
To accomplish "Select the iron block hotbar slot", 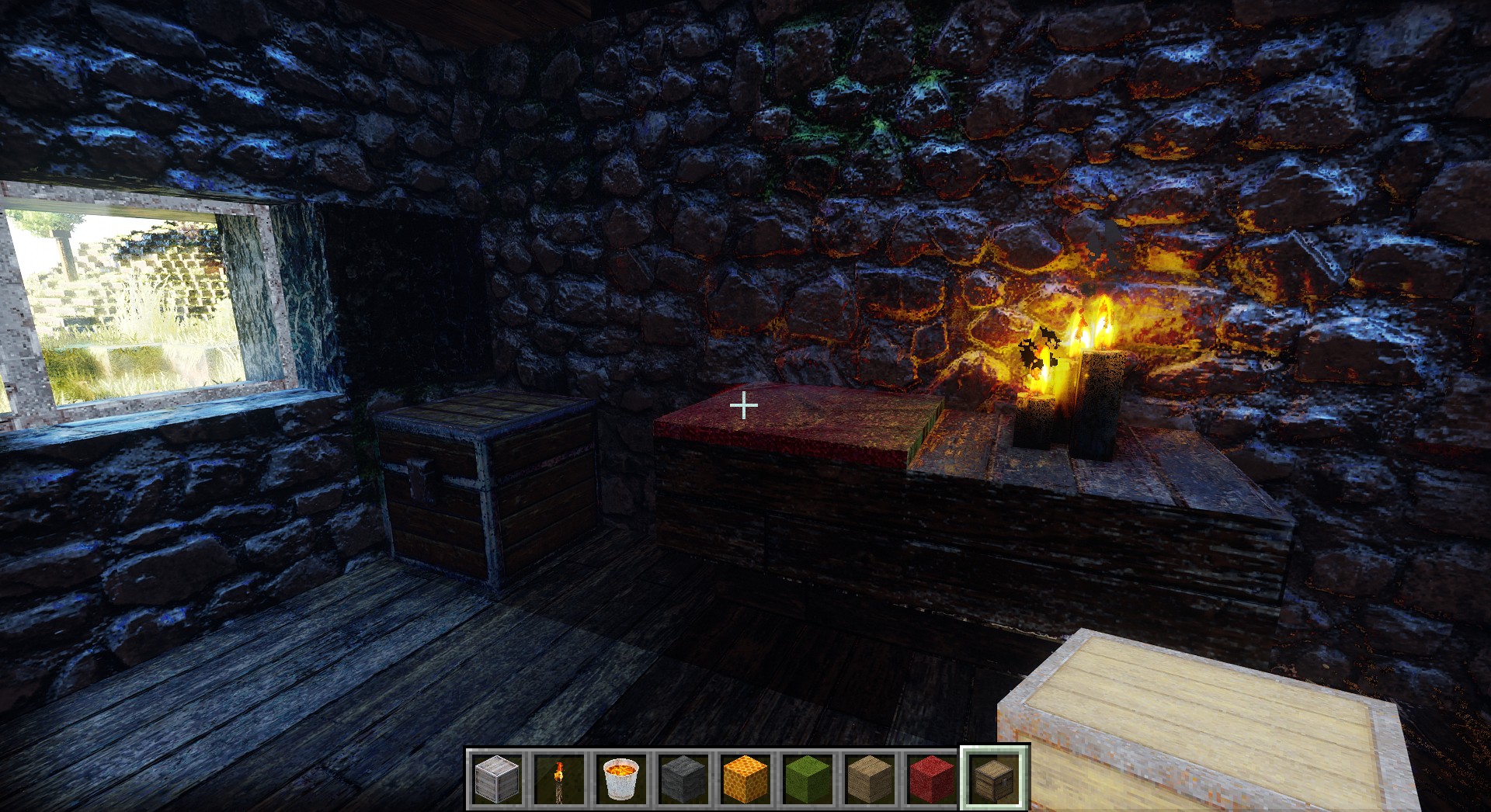I will (497, 777).
